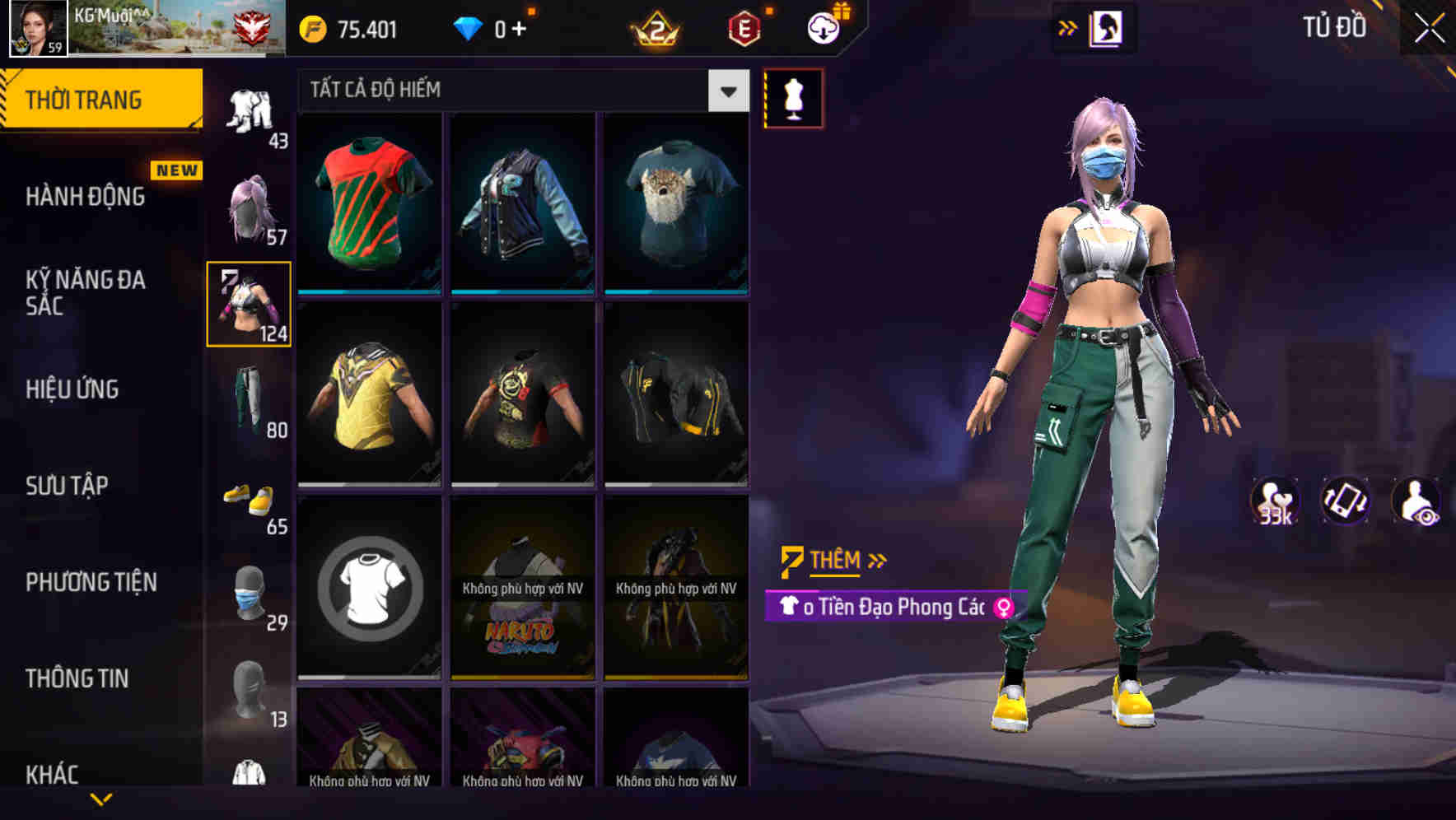Click the double chevron next to the wardrobe icon

[1068, 27]
